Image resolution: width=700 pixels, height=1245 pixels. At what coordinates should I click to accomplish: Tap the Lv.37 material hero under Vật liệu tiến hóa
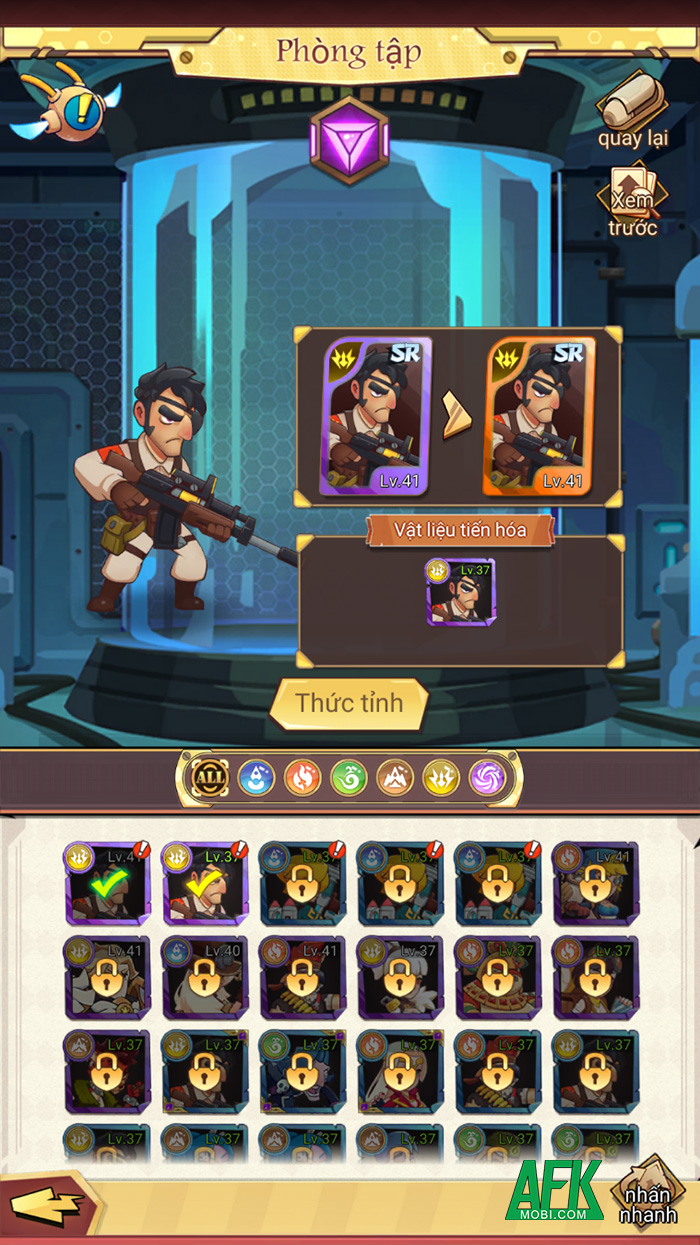click(460, 592)
